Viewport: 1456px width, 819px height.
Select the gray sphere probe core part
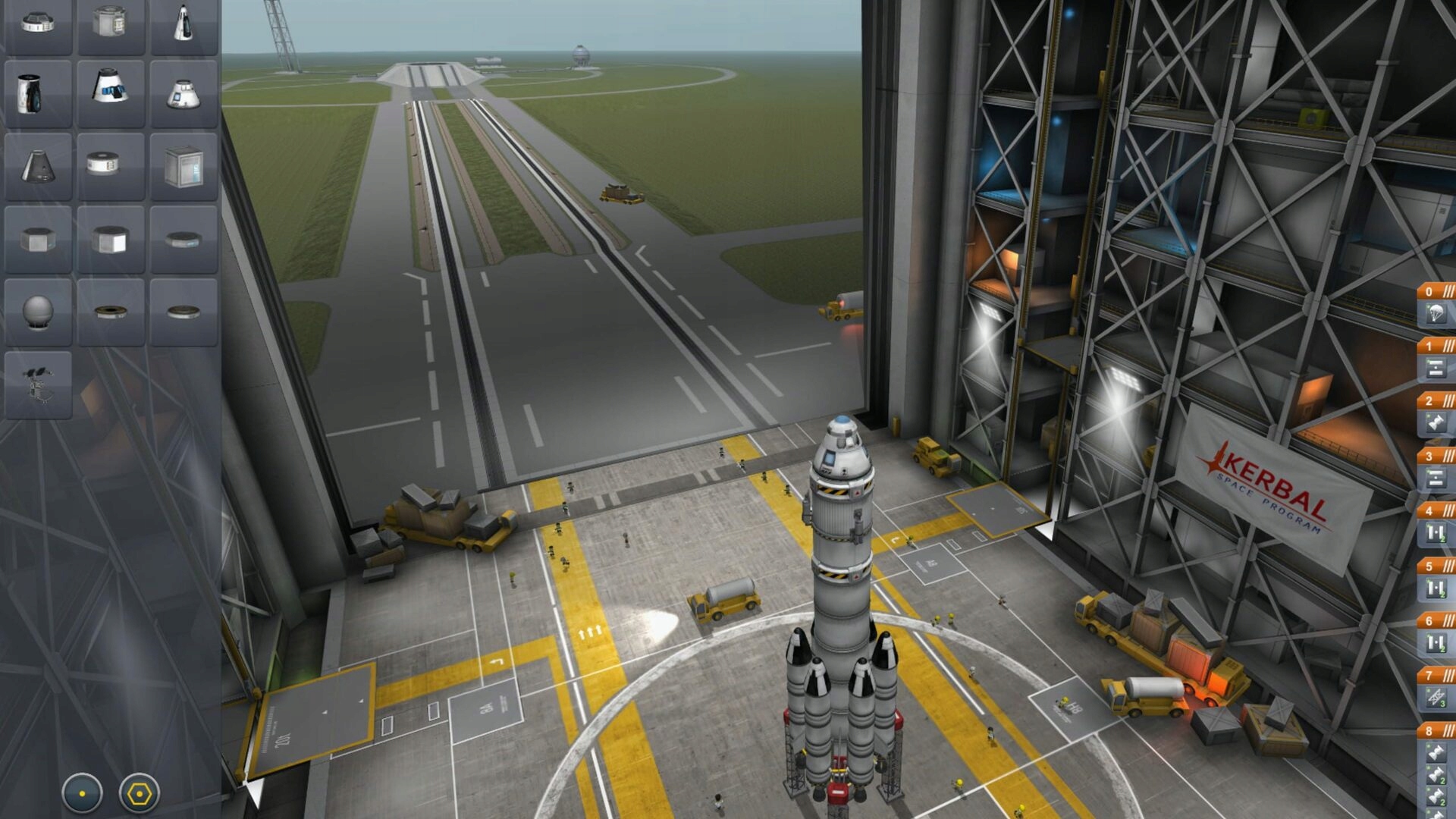click(38, 312)
